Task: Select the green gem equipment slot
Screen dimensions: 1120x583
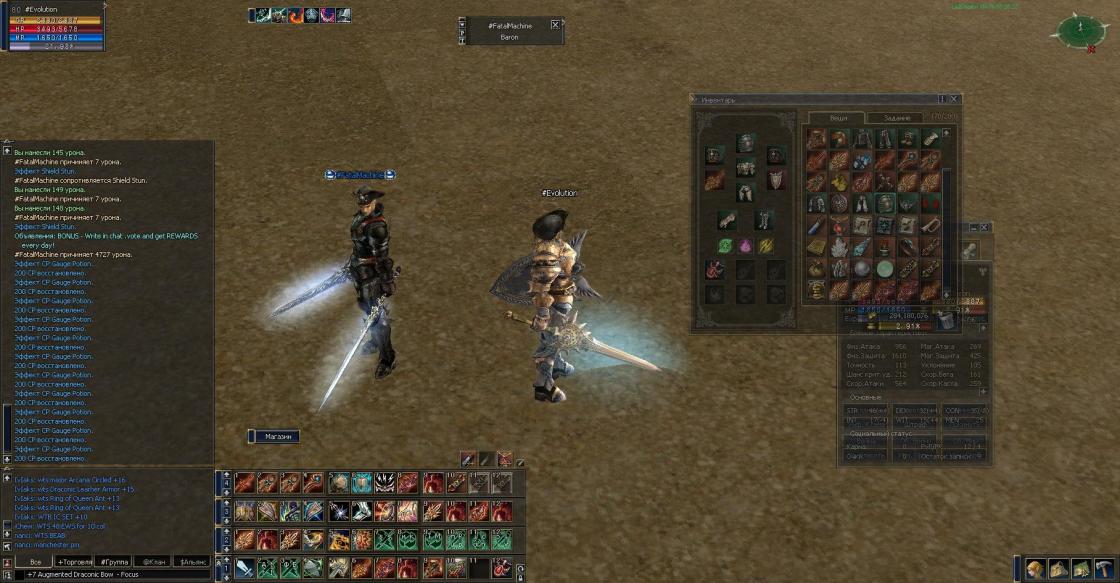Action: (x=724, y=245)
